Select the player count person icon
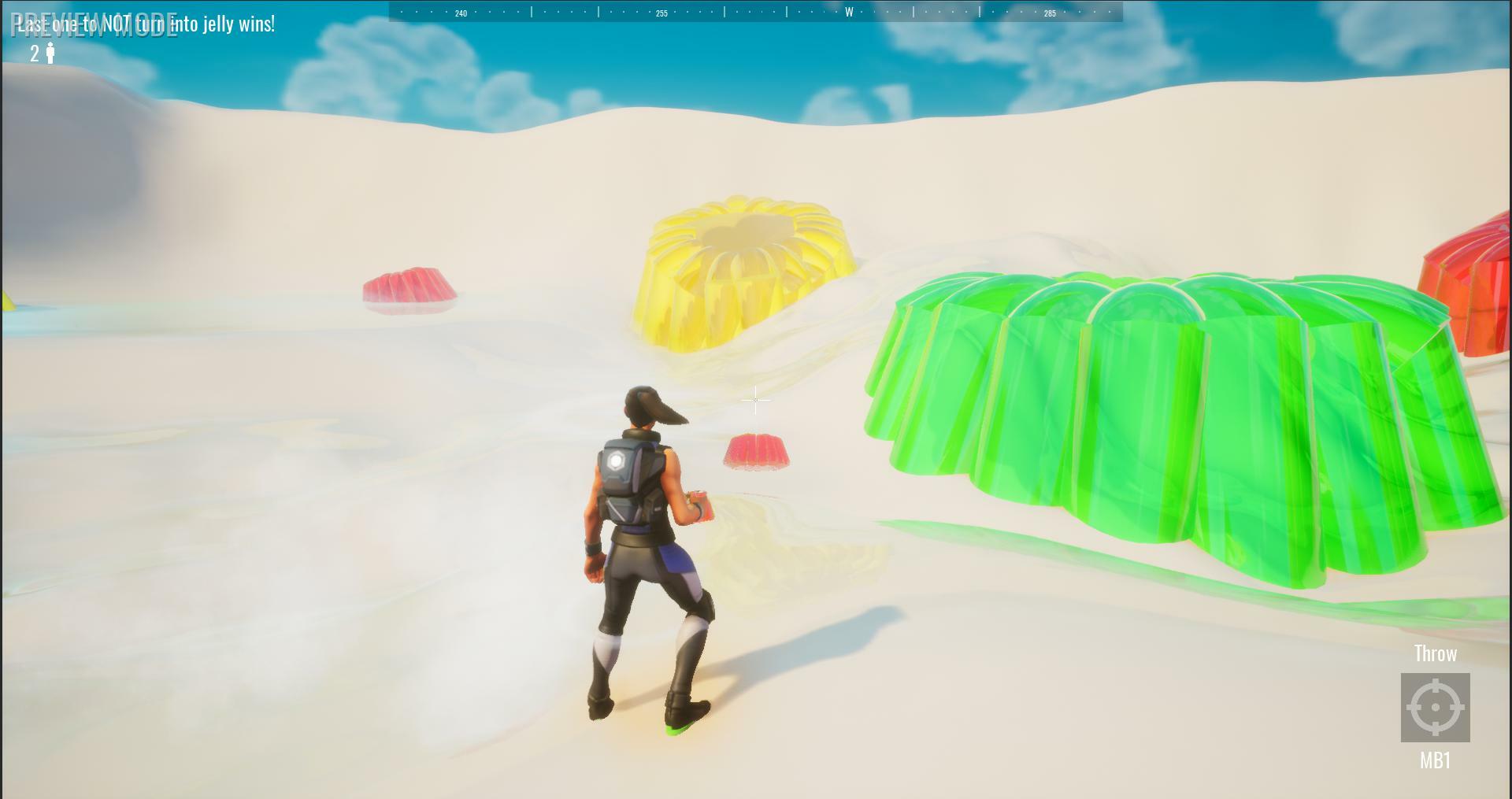This screenshot has width=1512, height=799. pos(51,54)
